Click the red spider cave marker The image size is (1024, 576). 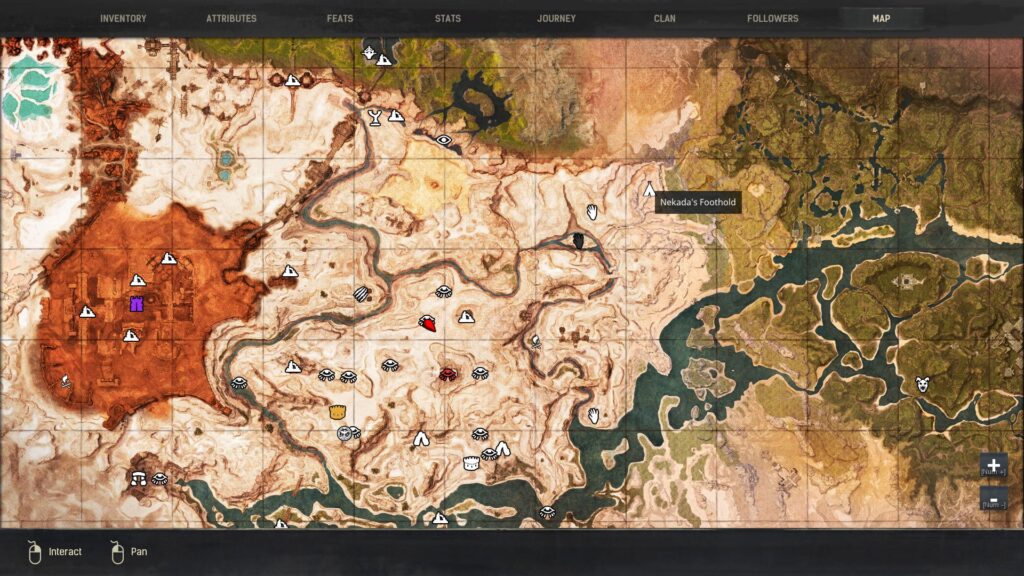448,373
